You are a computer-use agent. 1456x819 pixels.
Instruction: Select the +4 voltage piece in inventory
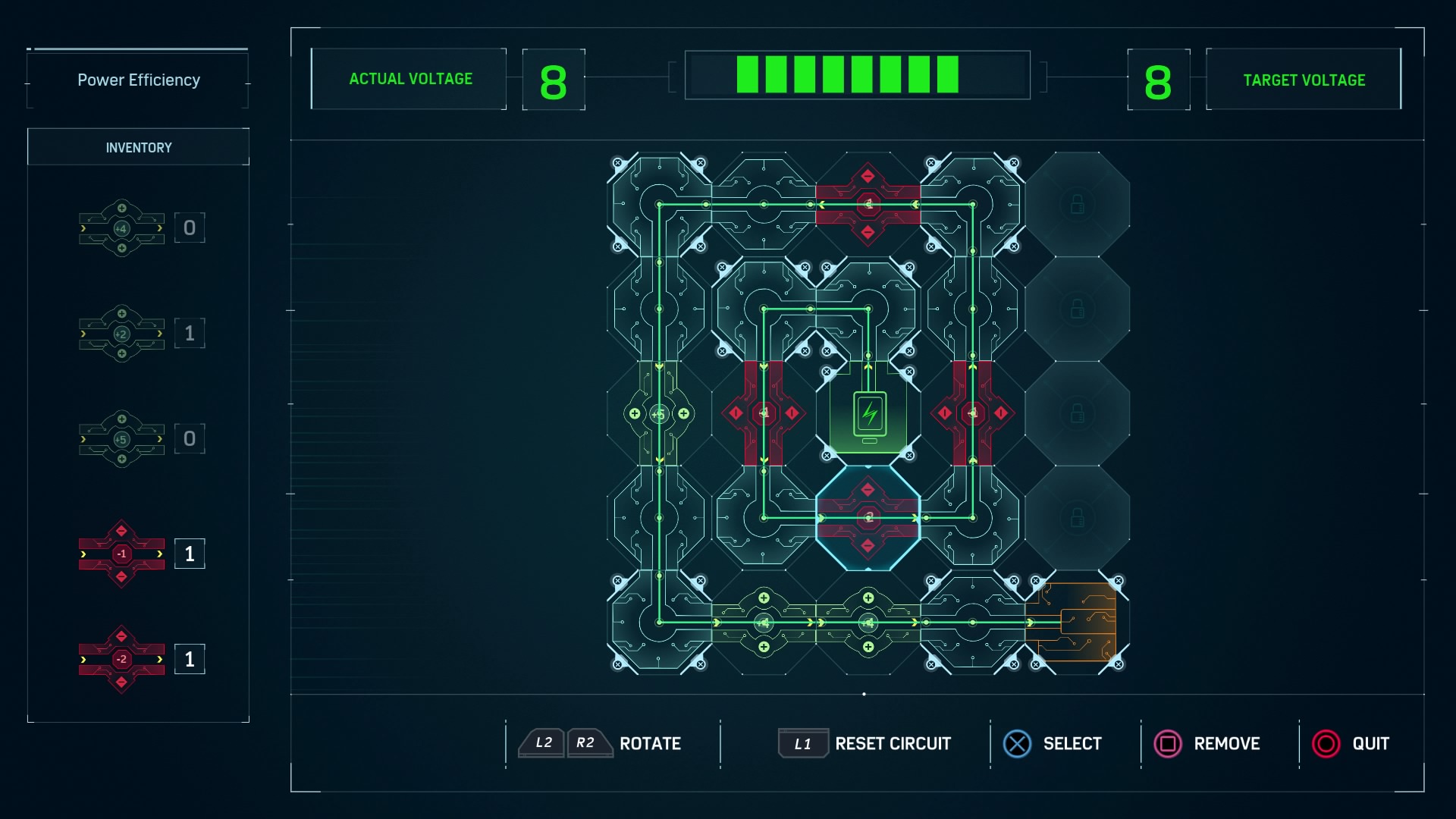(x=121, y=228)
